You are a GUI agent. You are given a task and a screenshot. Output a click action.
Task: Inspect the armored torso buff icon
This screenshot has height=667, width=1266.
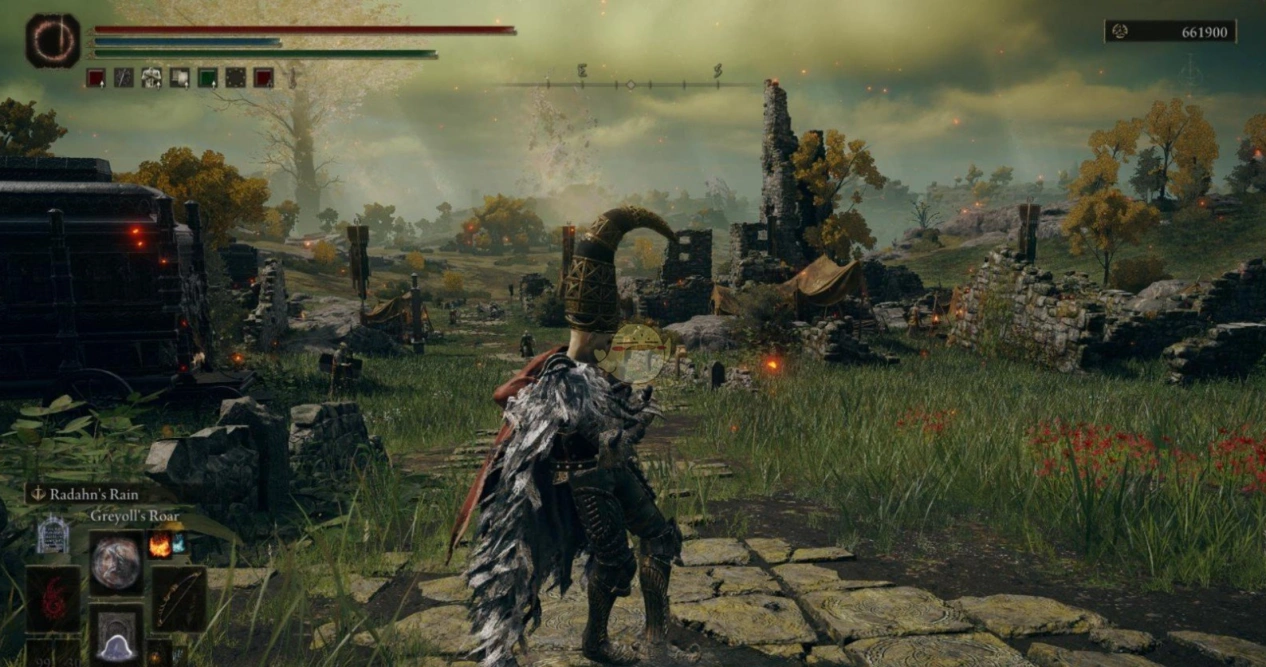pyautogui.click(x=151, y=78)
